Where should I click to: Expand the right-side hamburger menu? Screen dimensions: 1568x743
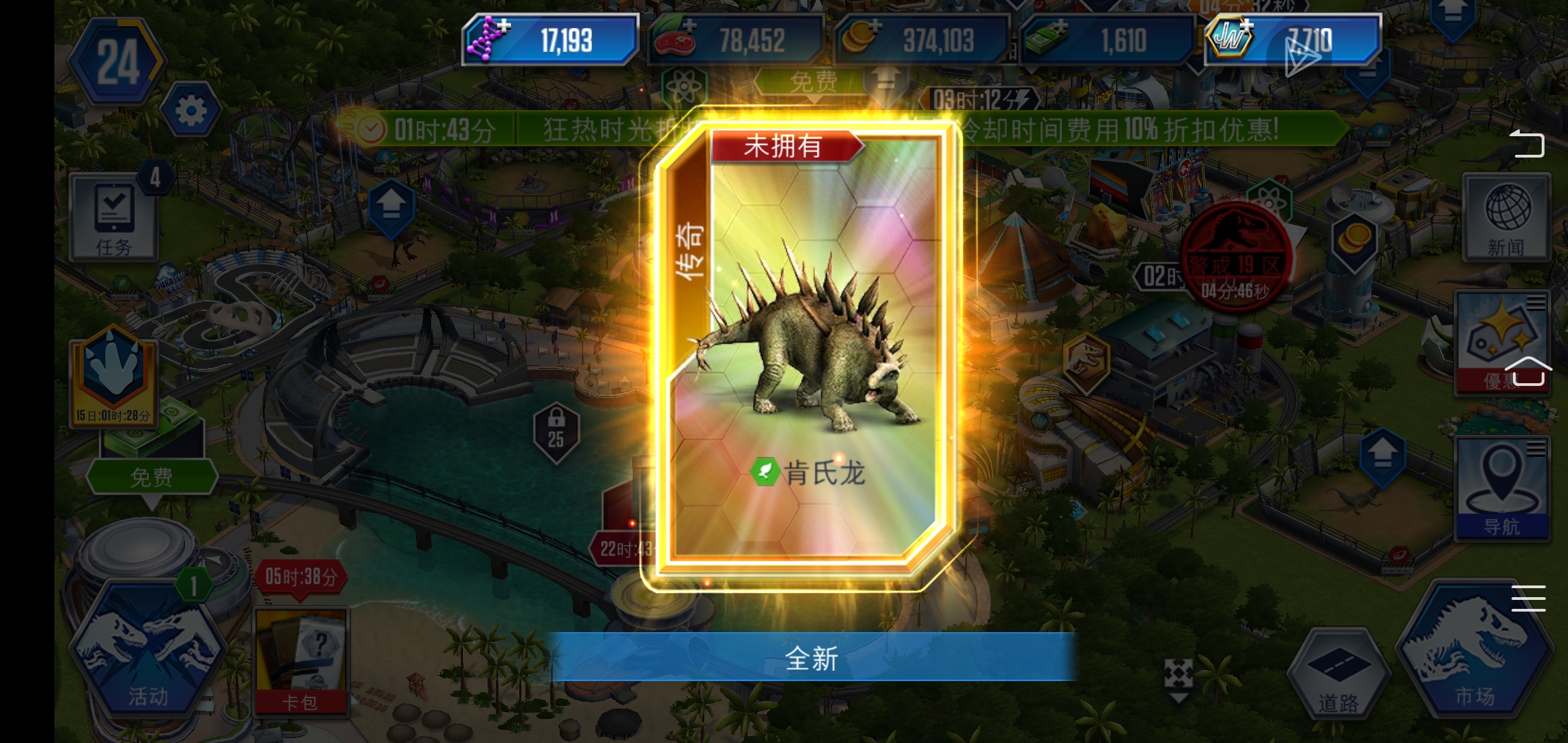1528,600
